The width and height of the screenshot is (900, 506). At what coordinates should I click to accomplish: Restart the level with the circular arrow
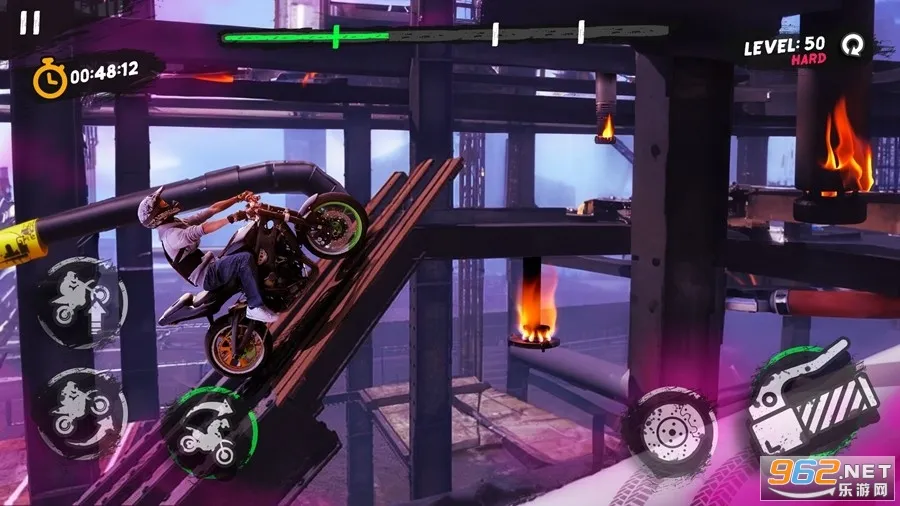coord(852,45)
